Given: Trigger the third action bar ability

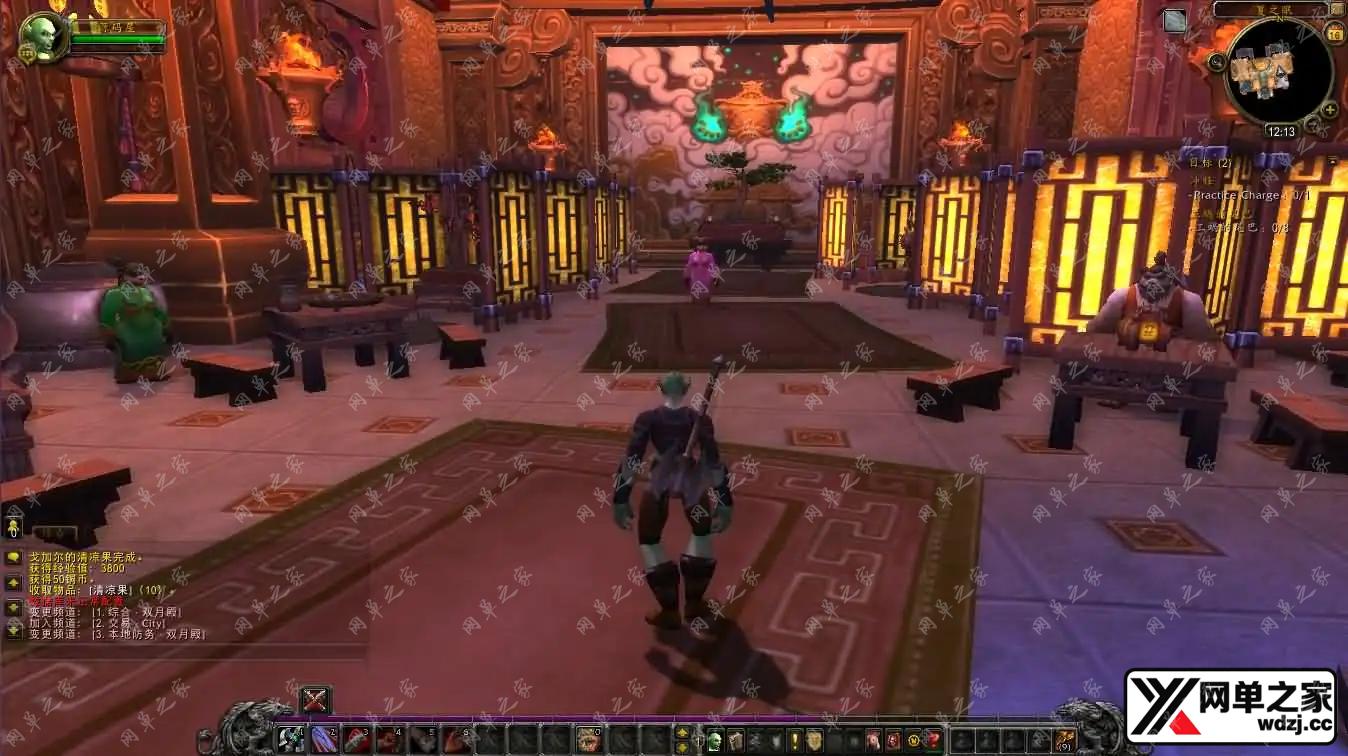Looking at the screenshot, I should click(357, 740).
